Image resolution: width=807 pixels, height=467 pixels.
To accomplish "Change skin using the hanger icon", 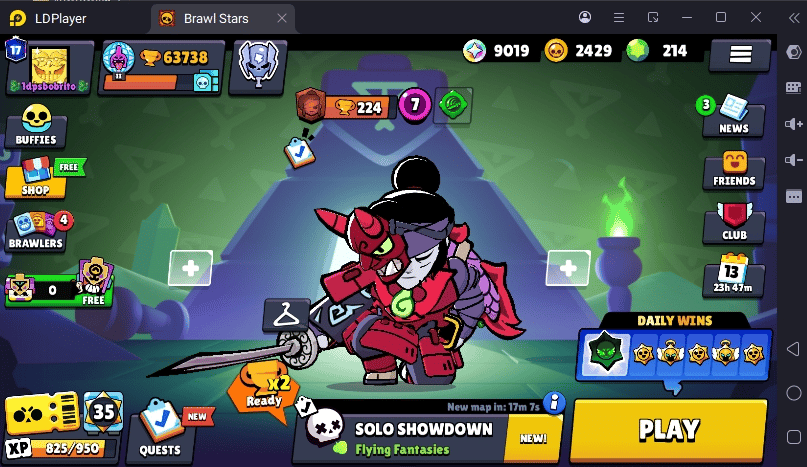I will pyautogui.click(x=286, y=315).
